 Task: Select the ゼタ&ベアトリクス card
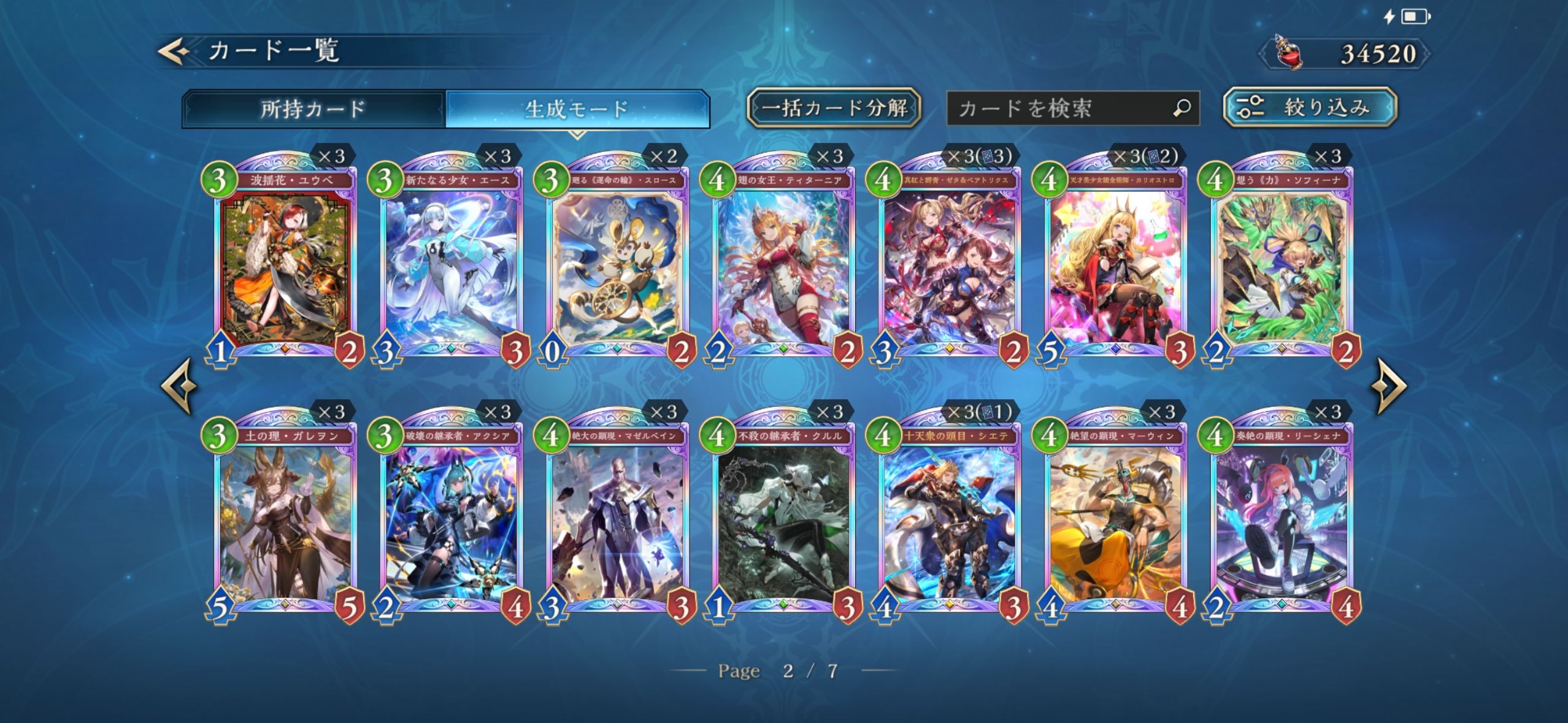click(949, 264)
